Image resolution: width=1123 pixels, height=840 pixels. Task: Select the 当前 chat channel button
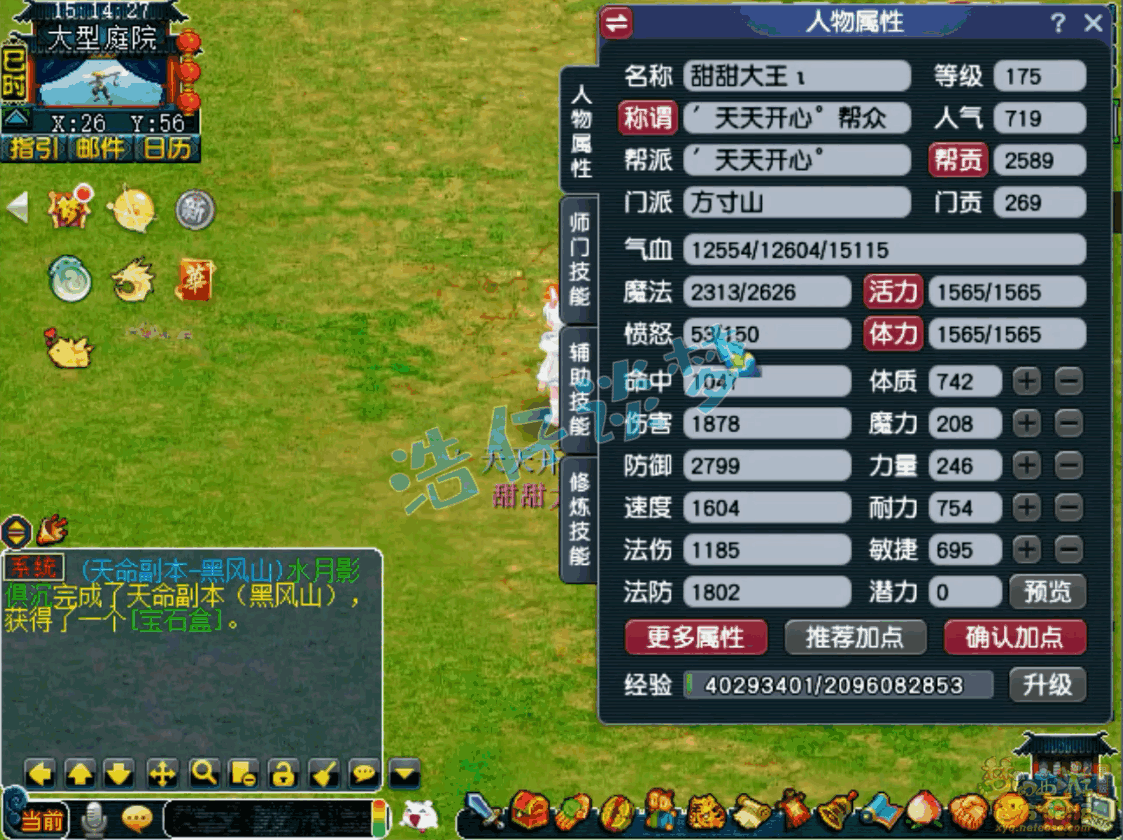(42, 821)
